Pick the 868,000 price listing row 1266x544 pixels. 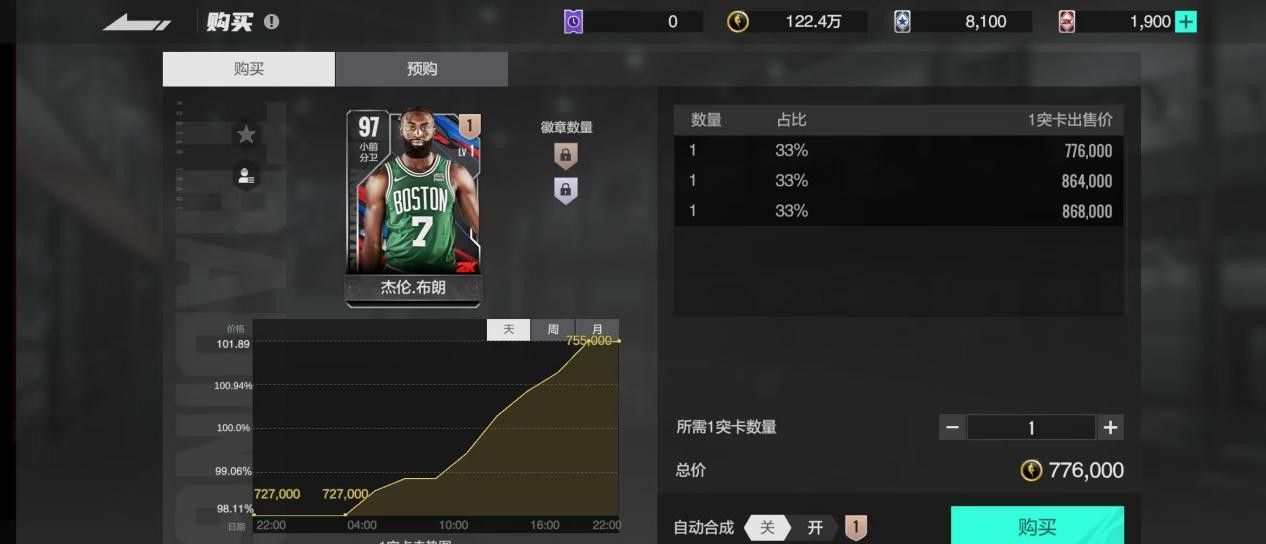point(898,211)
